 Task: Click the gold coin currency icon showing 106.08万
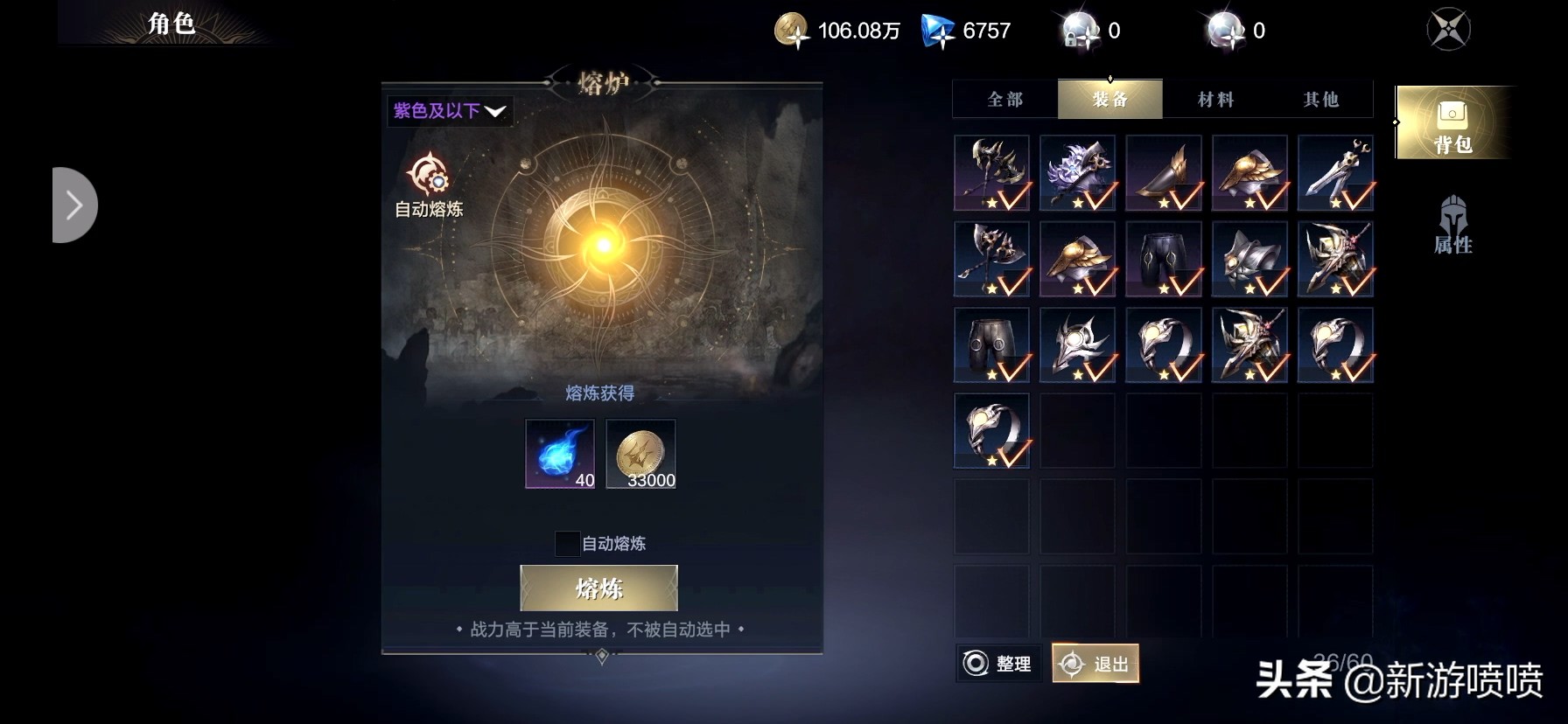[x=793, y=29]
